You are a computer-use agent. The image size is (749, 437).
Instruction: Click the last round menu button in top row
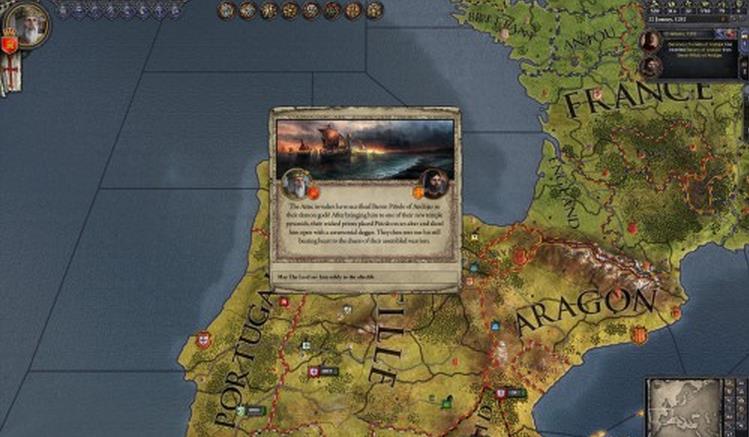374,11
